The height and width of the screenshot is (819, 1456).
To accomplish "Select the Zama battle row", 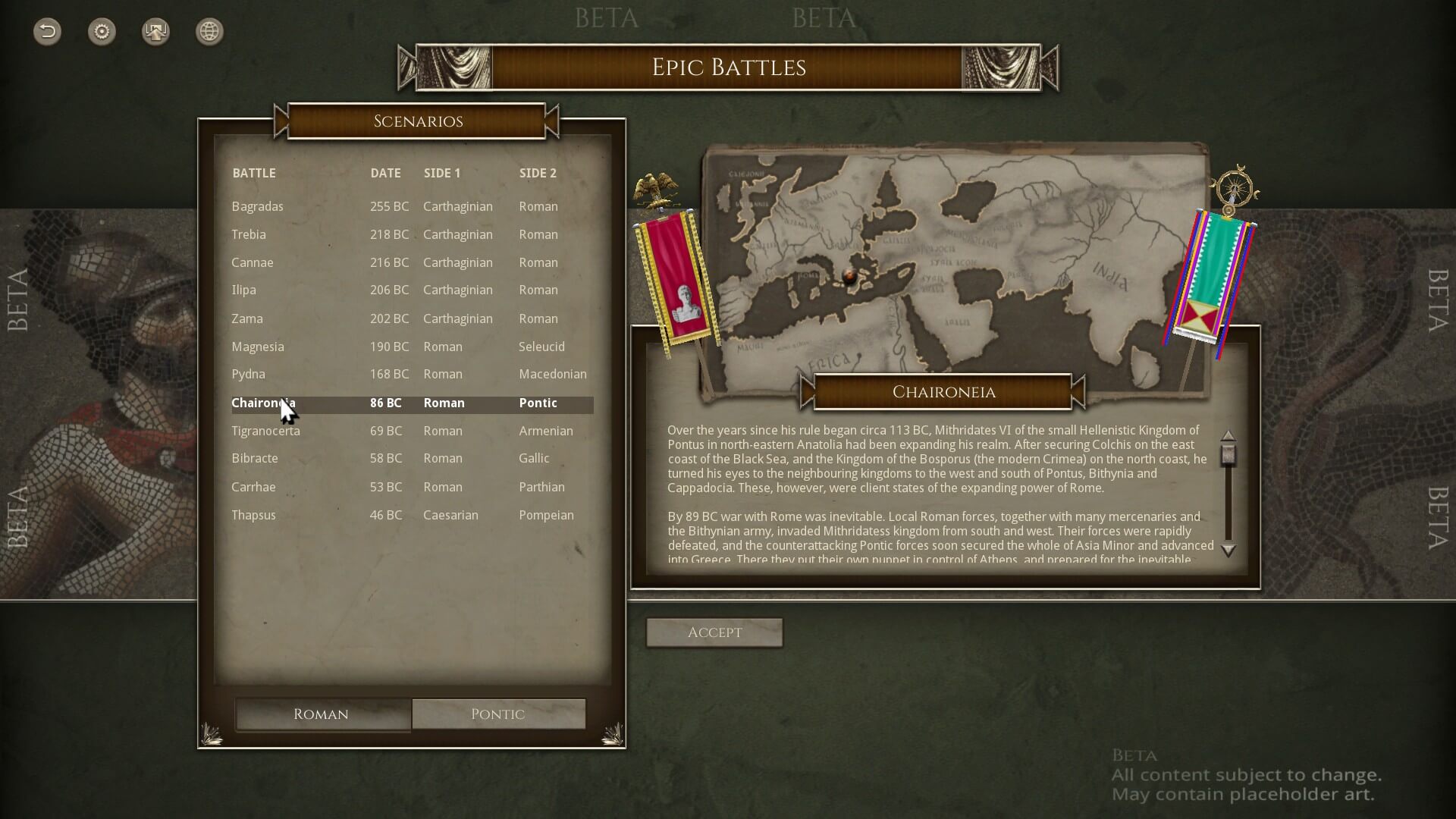I will pyautogui.click(x=247, y=318).
